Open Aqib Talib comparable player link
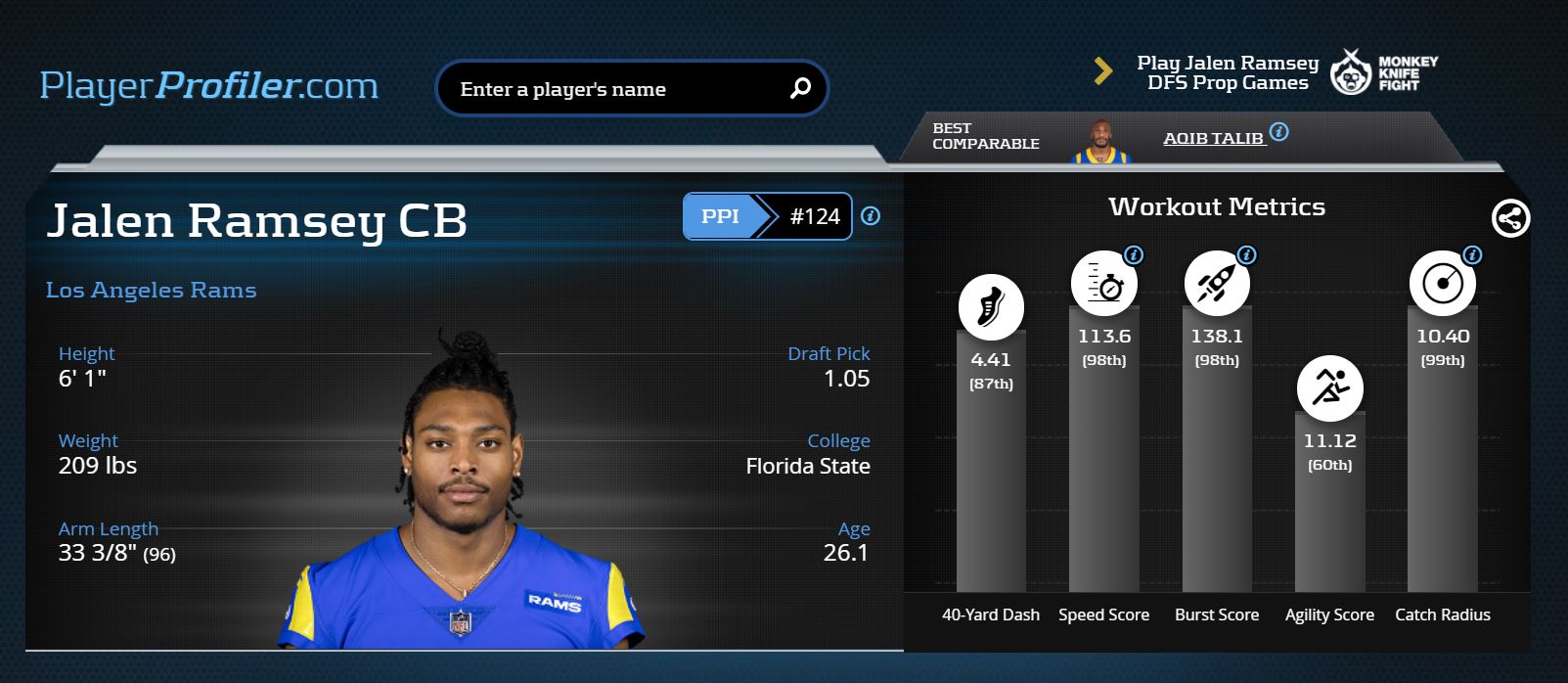1568x683 pixels. click(x=1213, y=138)
